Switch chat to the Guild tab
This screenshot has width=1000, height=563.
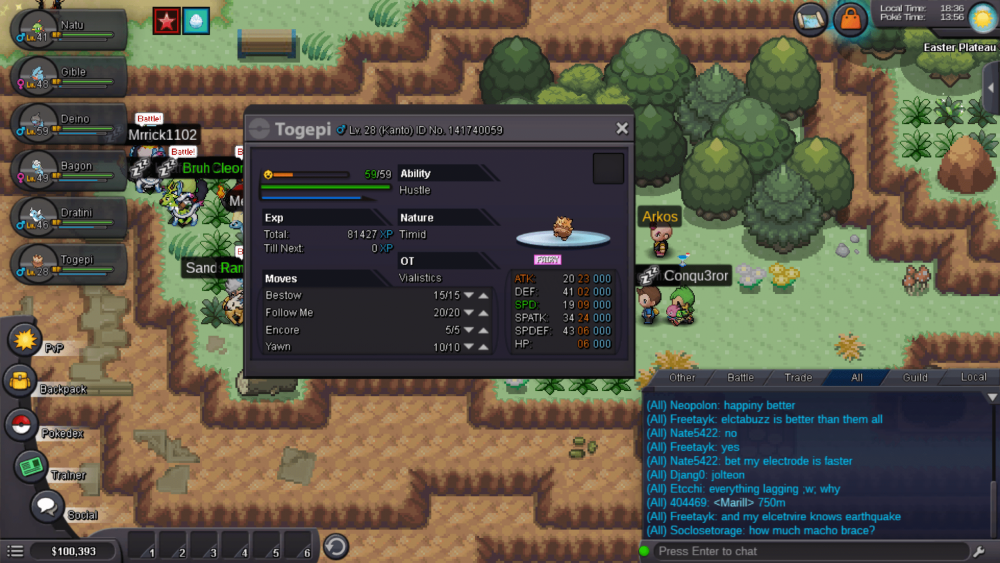tap(915, 378)
